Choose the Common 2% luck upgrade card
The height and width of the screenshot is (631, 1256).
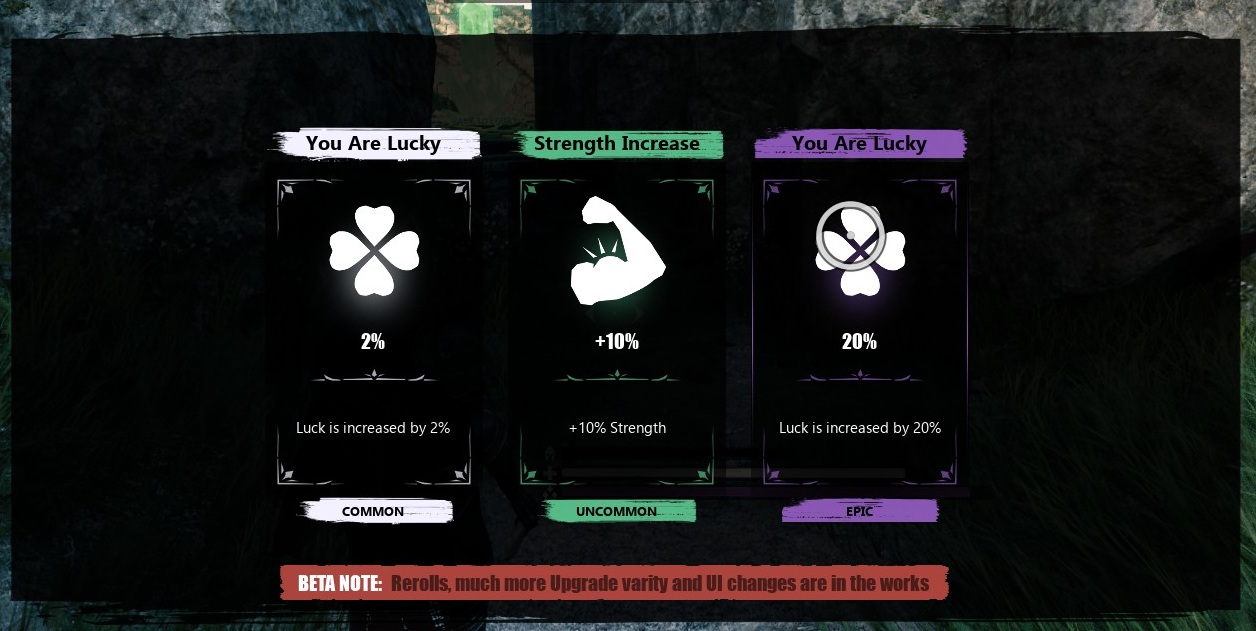coord(373,332)
